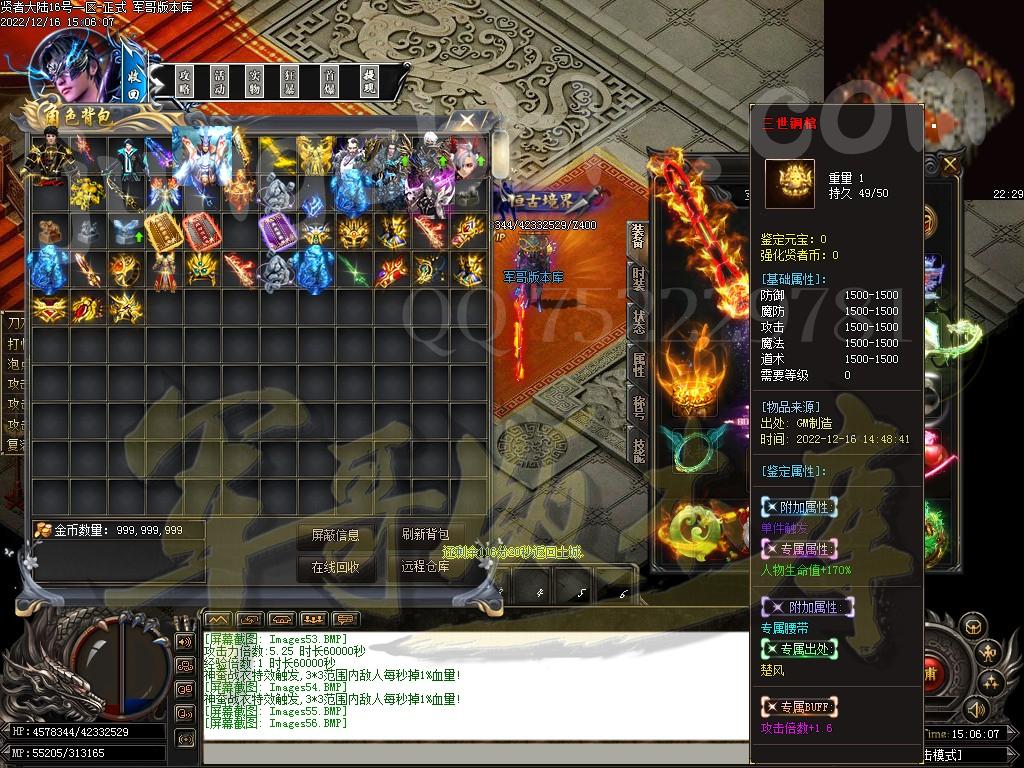Collapse the top menu with 收回
The width and height of the screenshot is (1024, 768).
[135, 80]
